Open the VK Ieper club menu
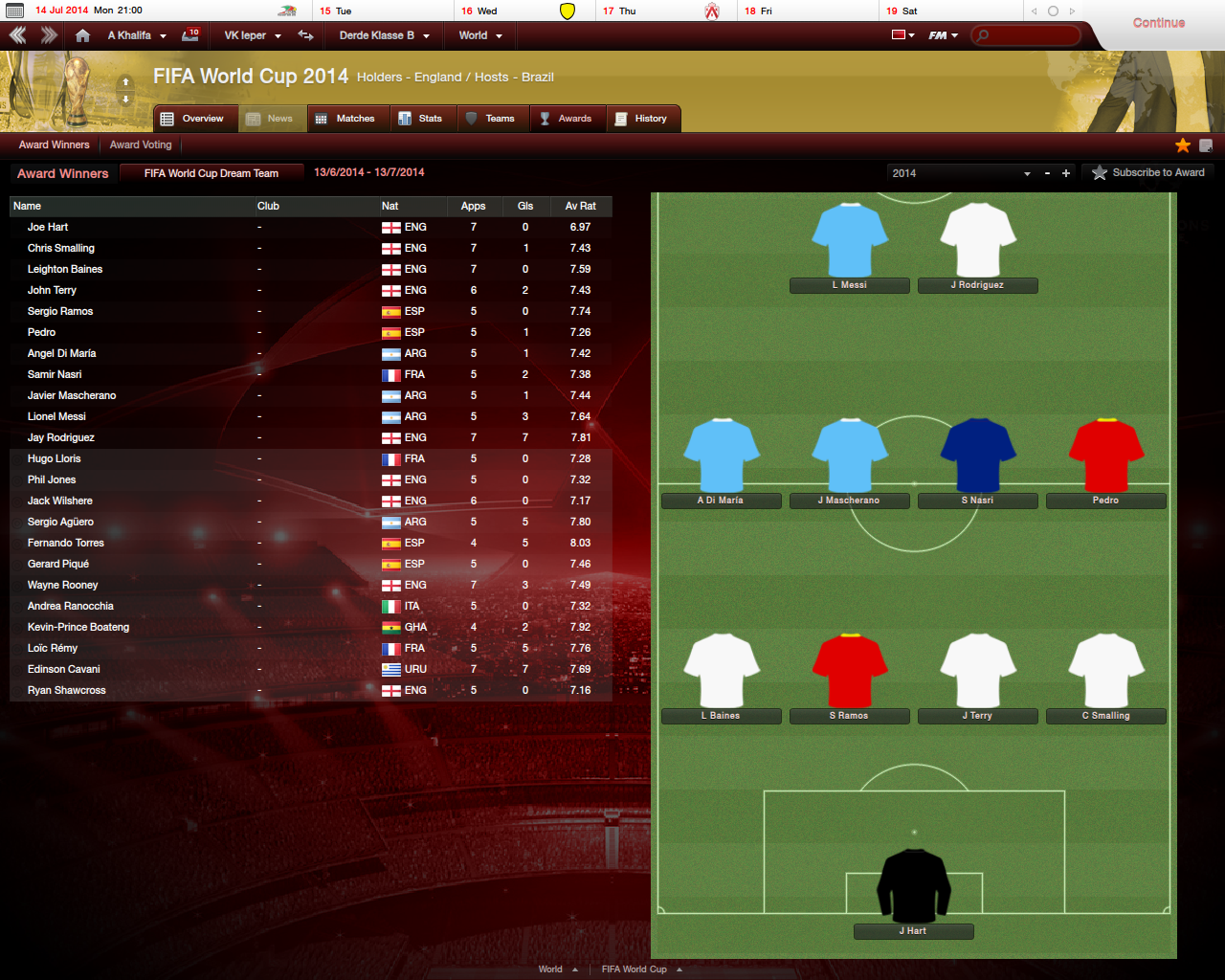This screenshot has width=1225, height=980. (252, 35)
